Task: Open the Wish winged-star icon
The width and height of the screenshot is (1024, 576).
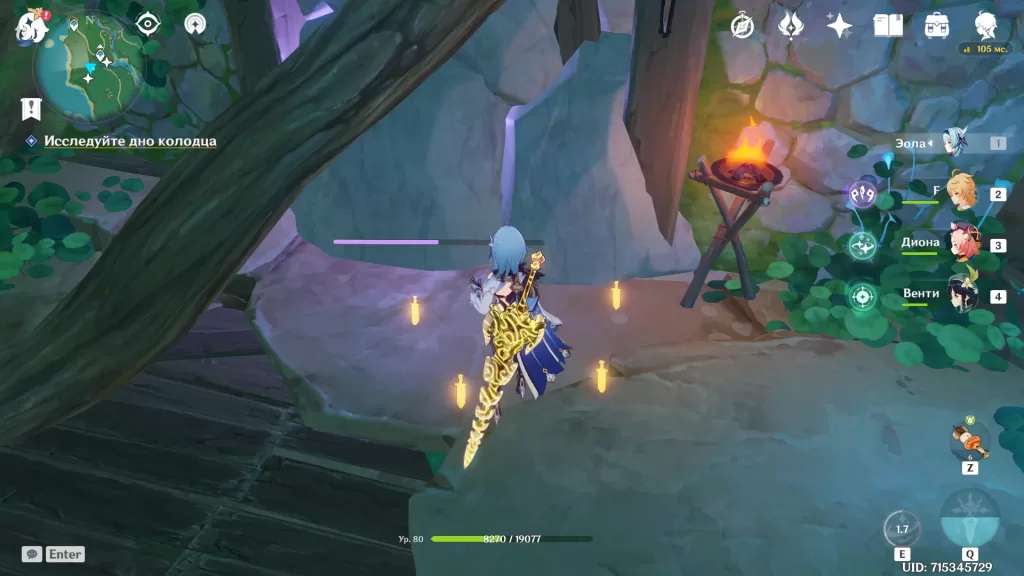Action: tap(791, 25)
